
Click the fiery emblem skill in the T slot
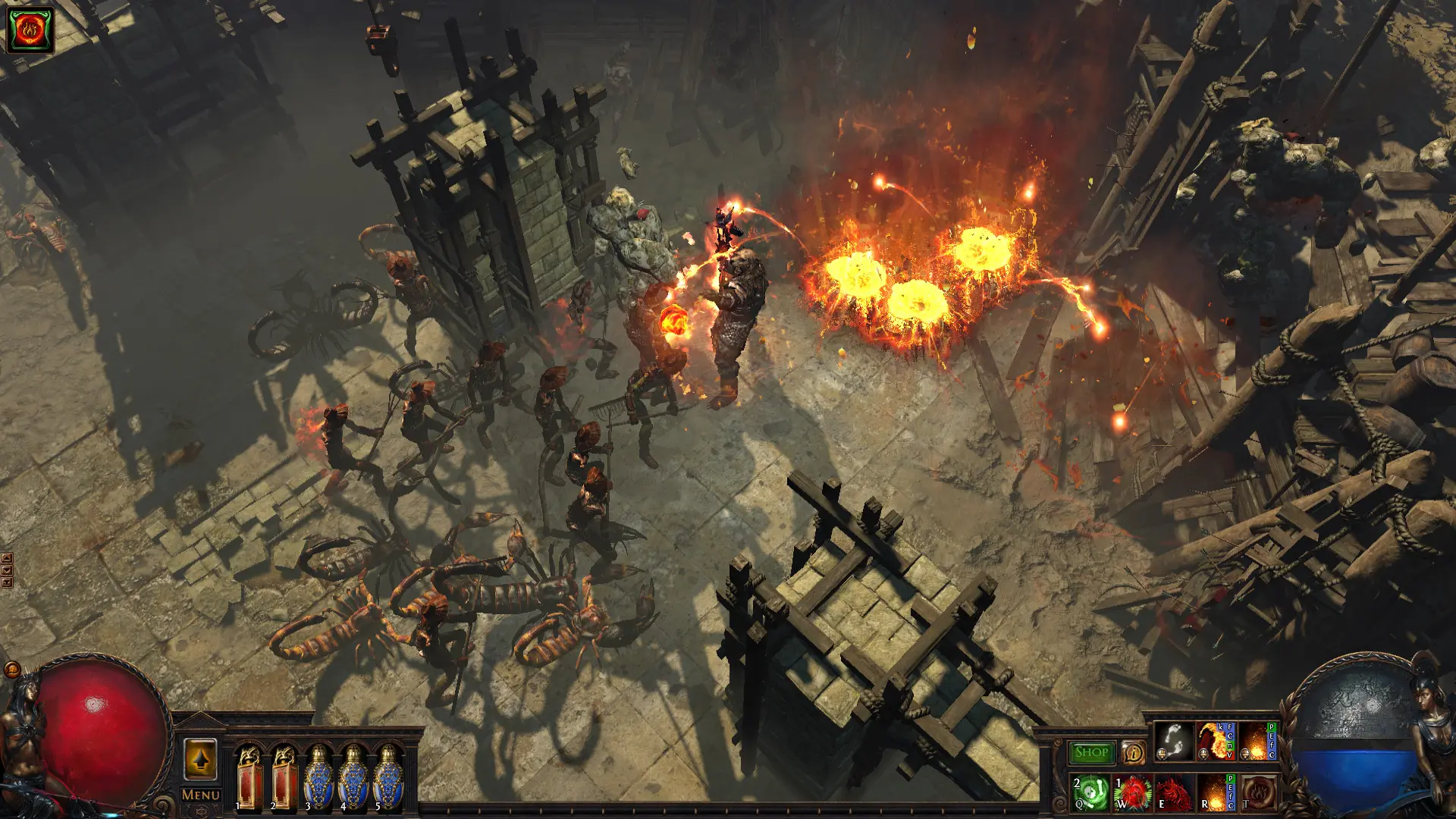click(1258, 794)
